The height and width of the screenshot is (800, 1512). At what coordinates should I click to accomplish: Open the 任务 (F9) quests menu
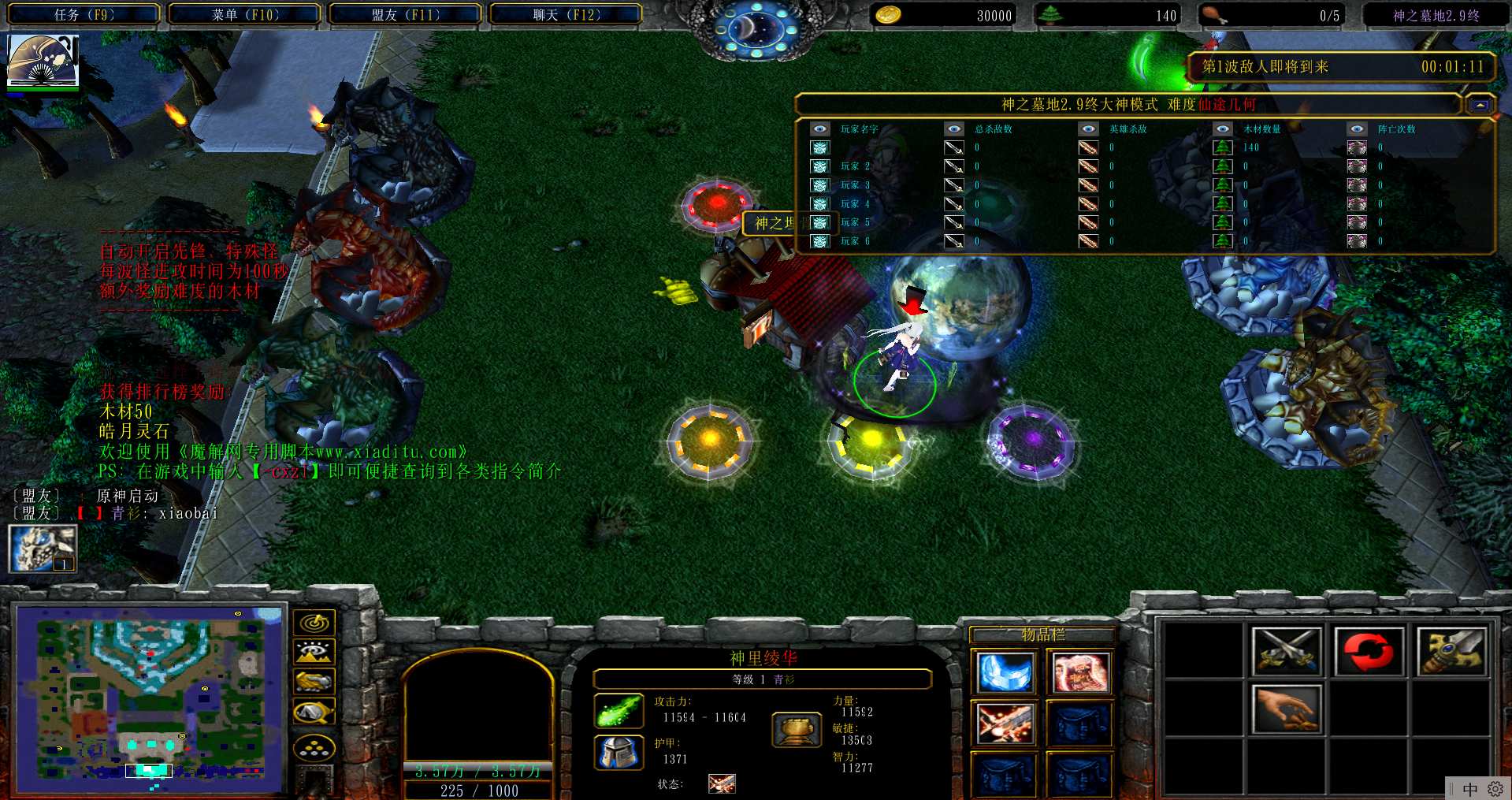[x=84, y=14]
